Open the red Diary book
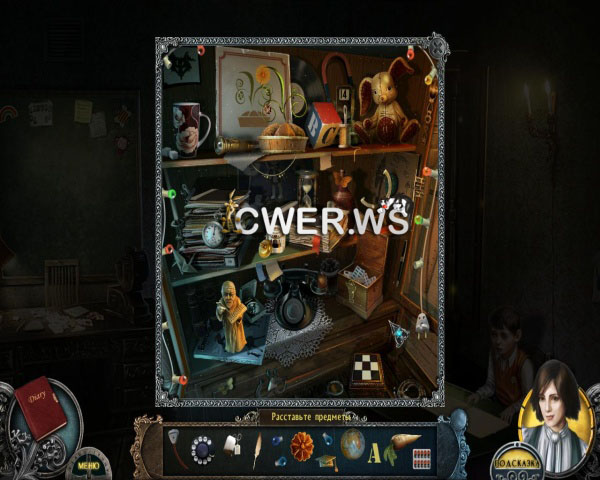Image resolution: width=600 pixels, height=480 pixels. coord(39,406)
